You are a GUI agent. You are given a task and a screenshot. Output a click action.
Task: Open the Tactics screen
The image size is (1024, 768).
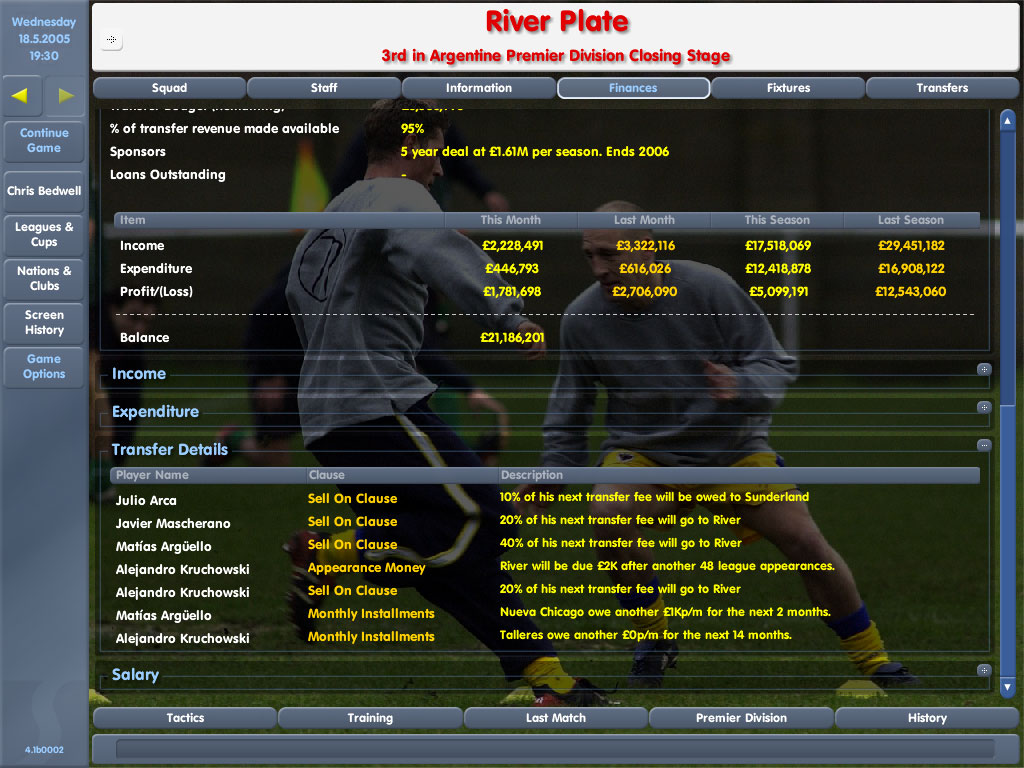185,718
